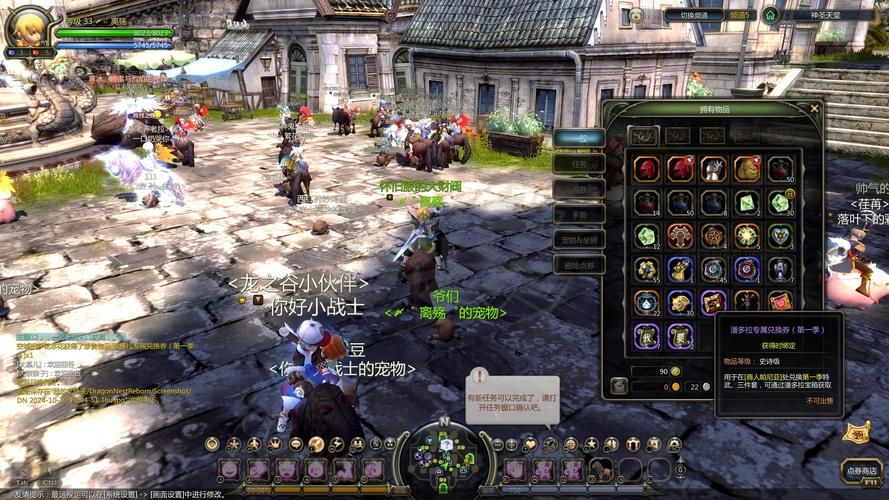This screenshot has height=500, width=889.
Task: Click the circular minimap in the bottom bar
Action: (x=443, y=455)
